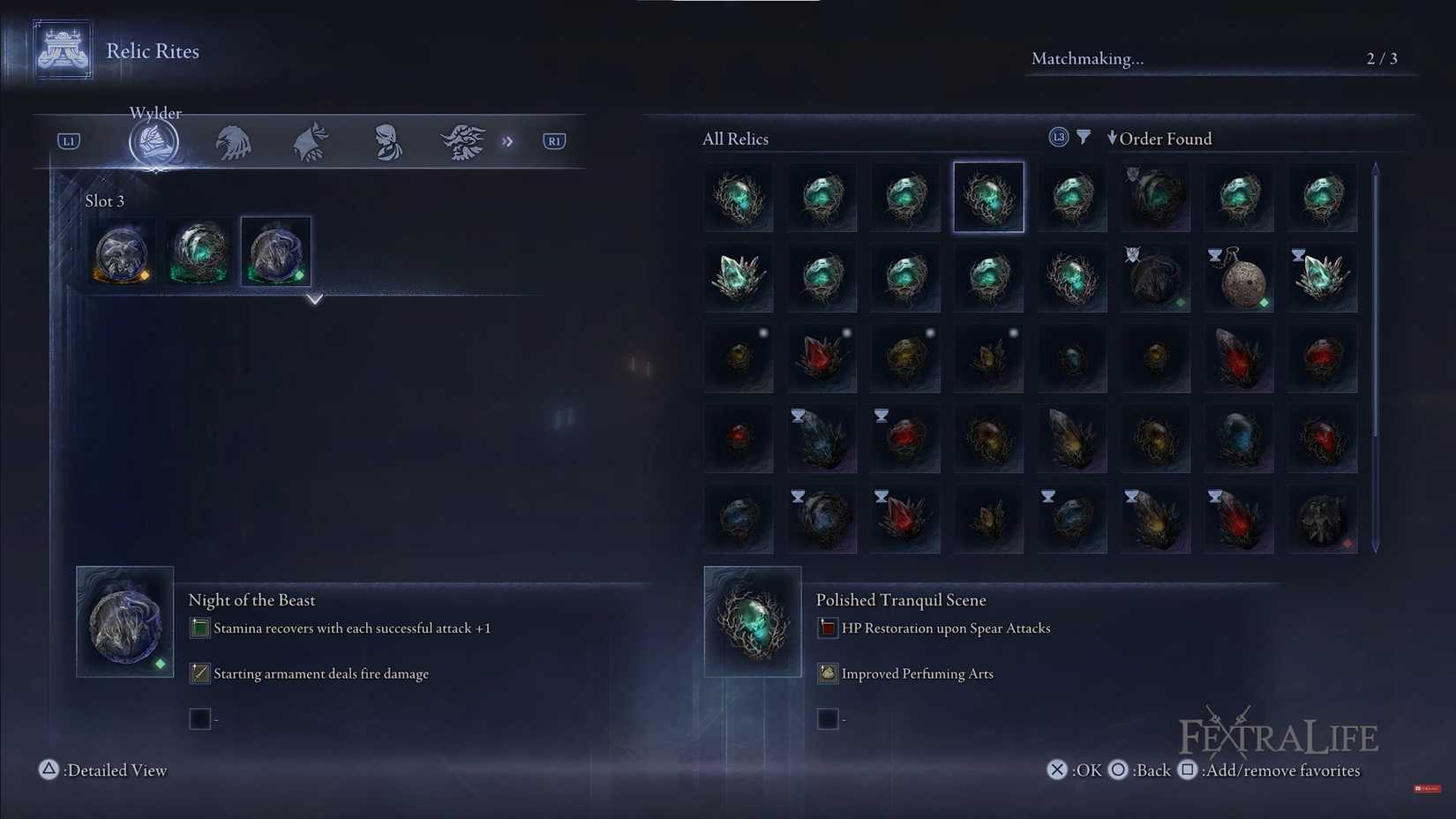Select the round pocket-watch relic in the grid
This screenshot has height=819, width=1456.
click(x=1239, y=280)
